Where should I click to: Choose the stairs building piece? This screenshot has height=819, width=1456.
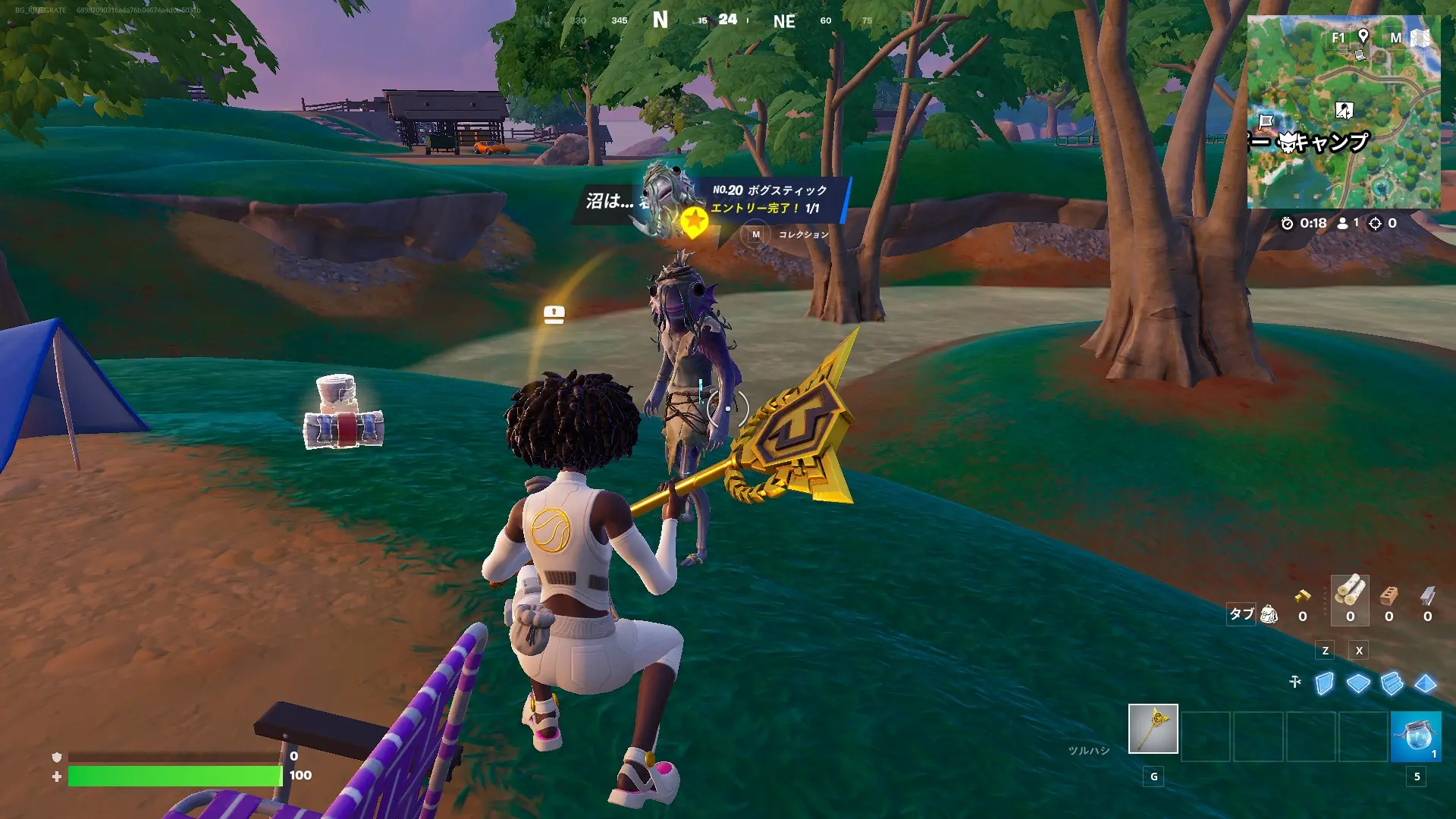coord(1392,683)
